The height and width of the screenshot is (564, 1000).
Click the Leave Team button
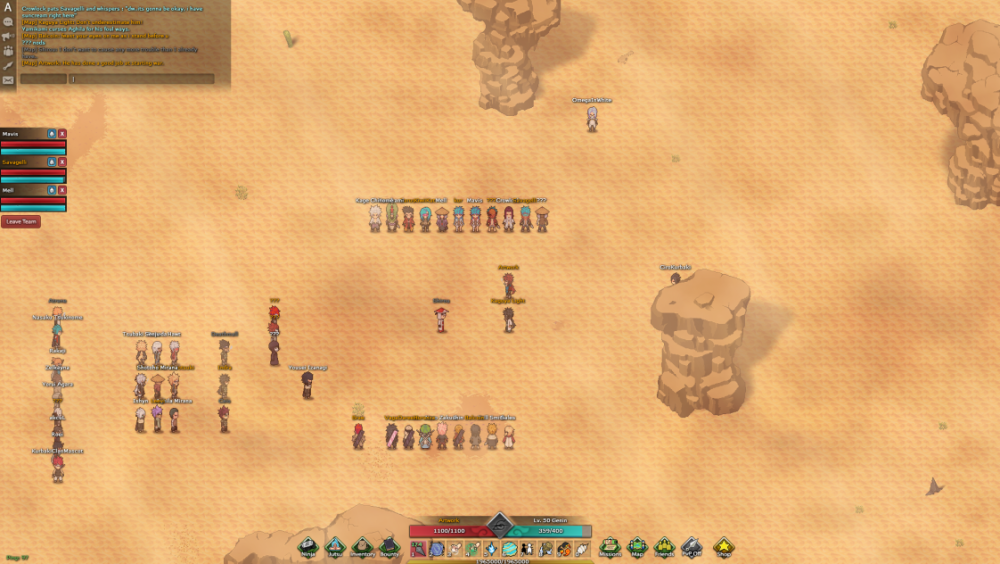pos(21,222)
